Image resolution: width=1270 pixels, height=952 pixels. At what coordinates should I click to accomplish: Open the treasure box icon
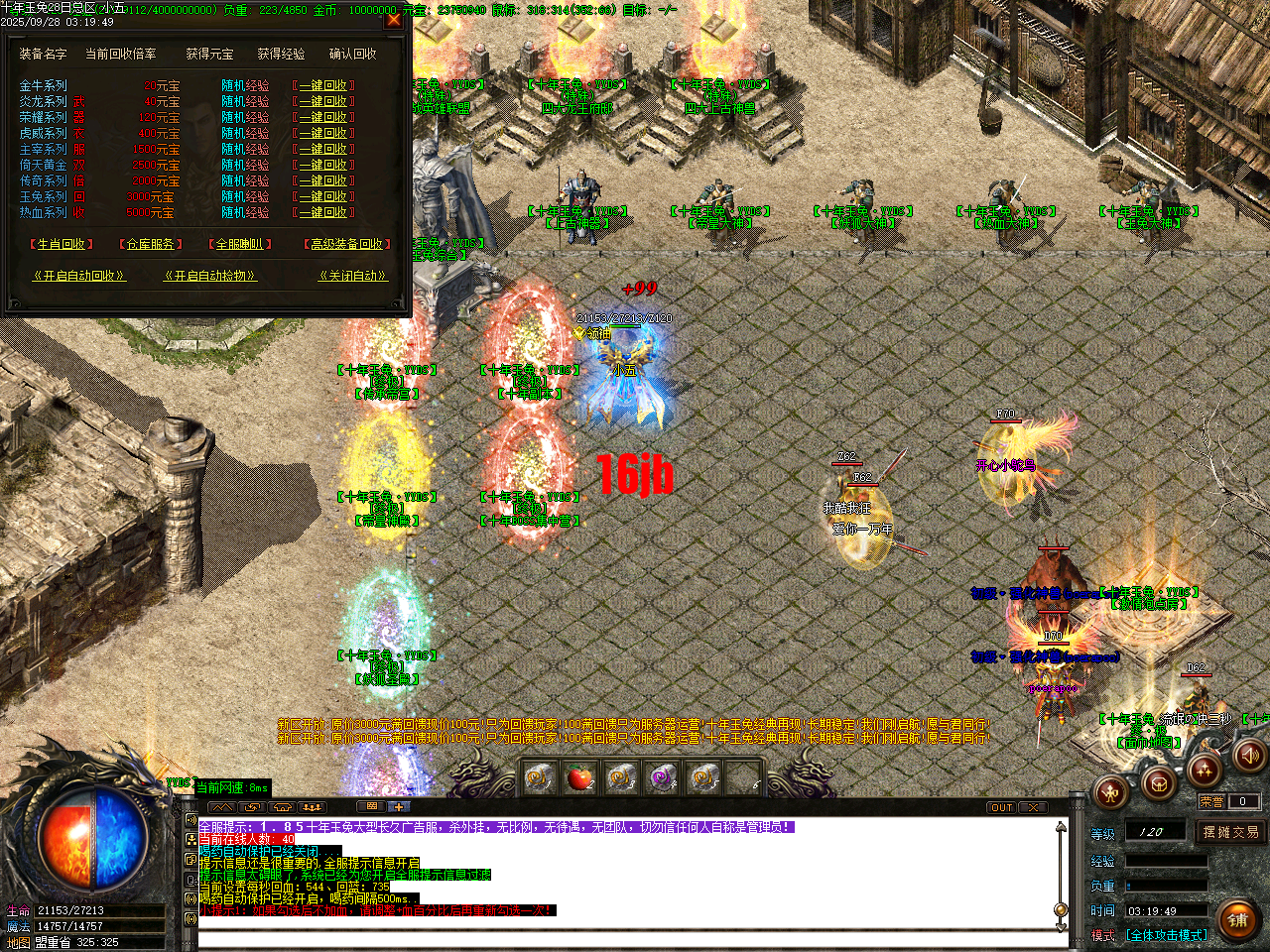coord(1160,783)
